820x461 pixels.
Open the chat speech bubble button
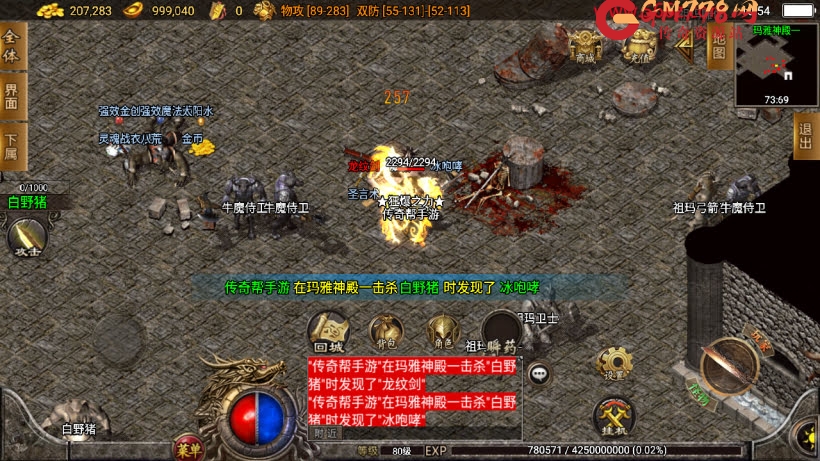click(x=540, y=374)
